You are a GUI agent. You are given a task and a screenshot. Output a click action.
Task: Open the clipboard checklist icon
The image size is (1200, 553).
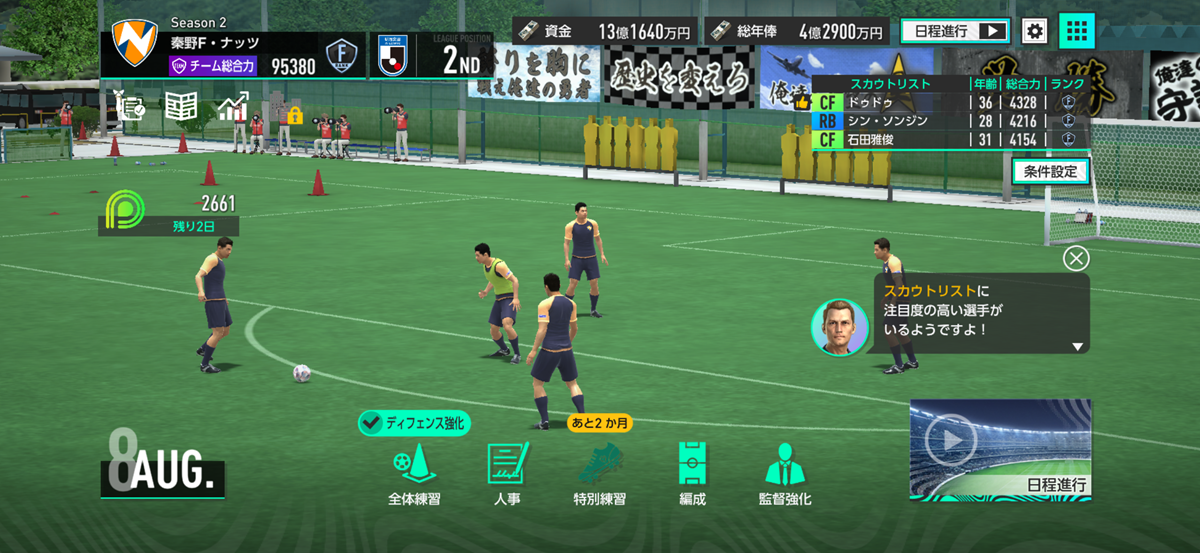132,107
